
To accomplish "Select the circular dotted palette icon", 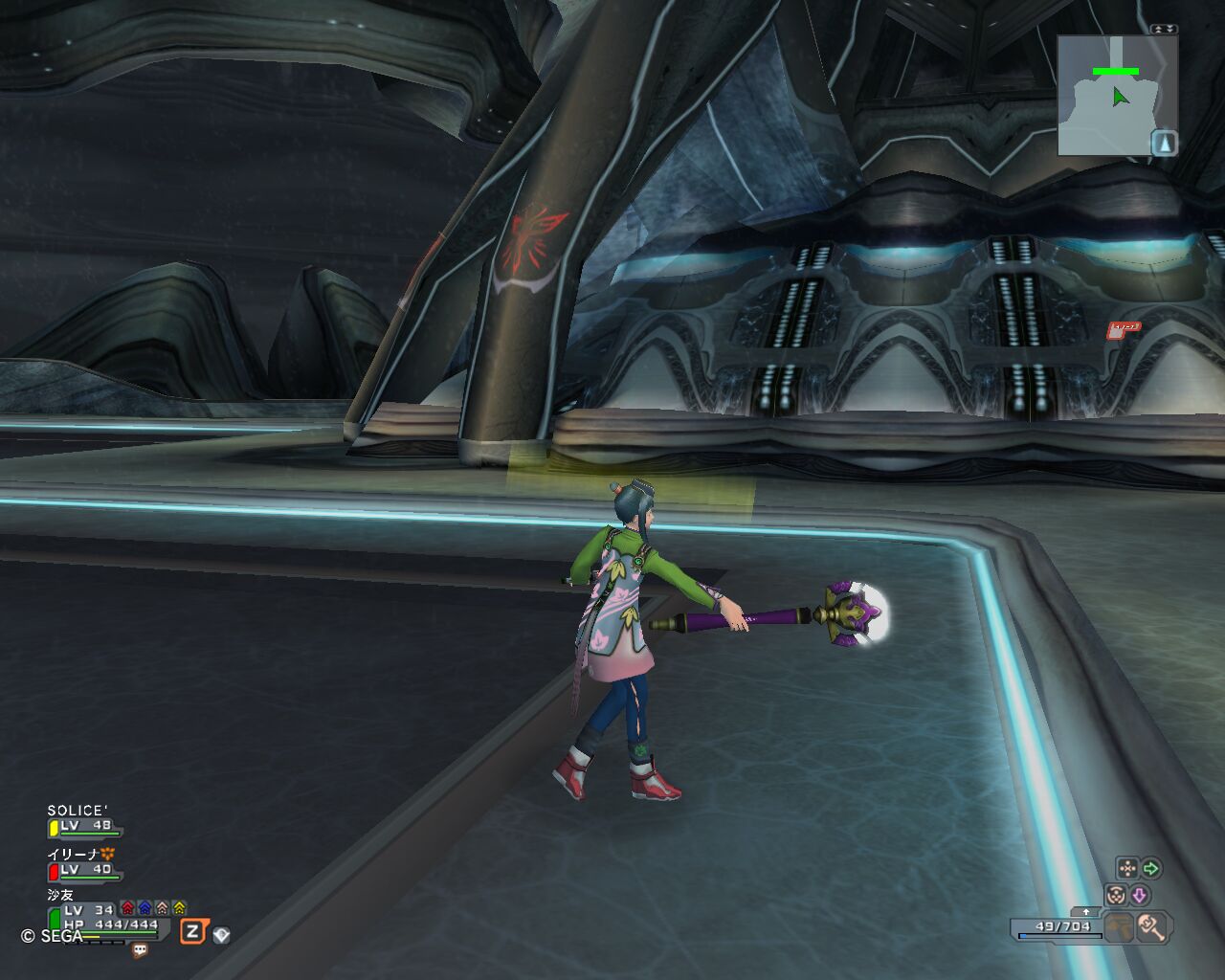I will 1115,895.
